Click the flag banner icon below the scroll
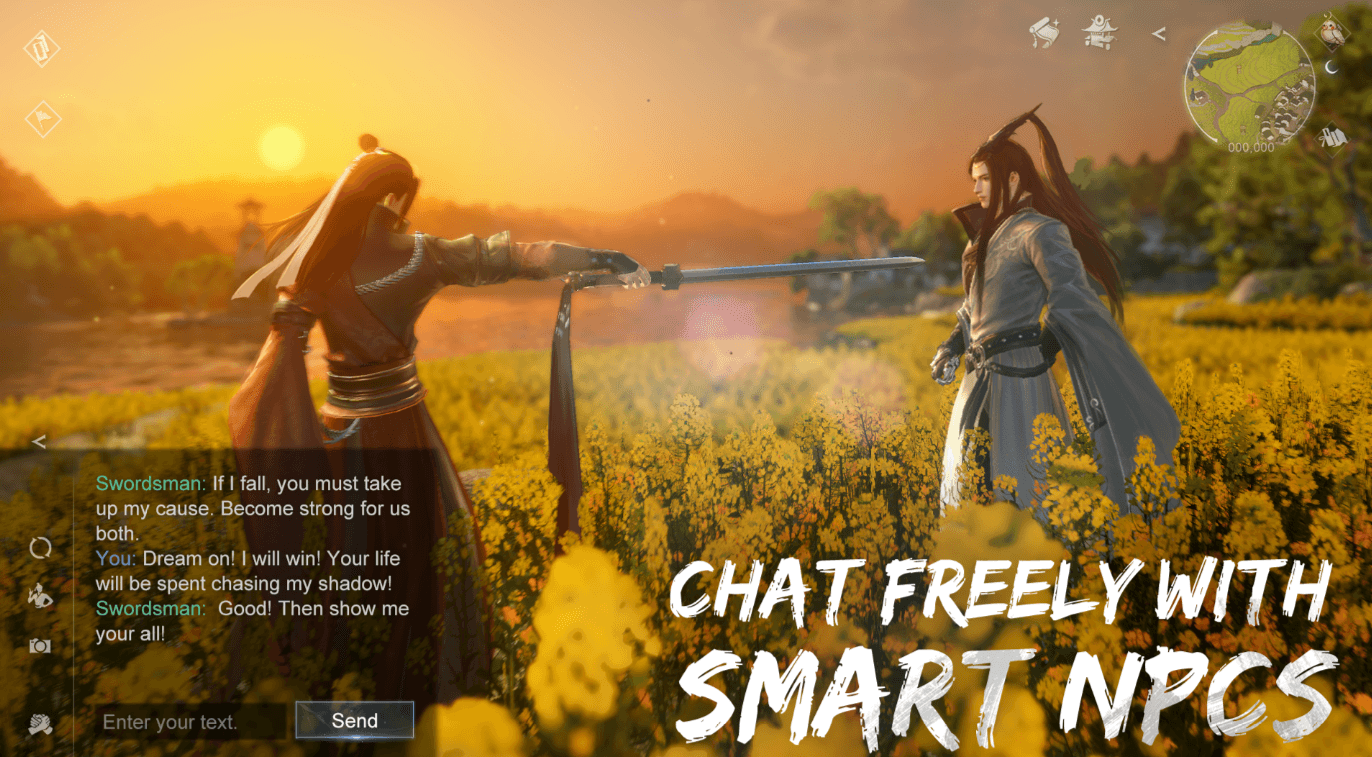This screenshot has height=757, width=1372. click(40, 118)
